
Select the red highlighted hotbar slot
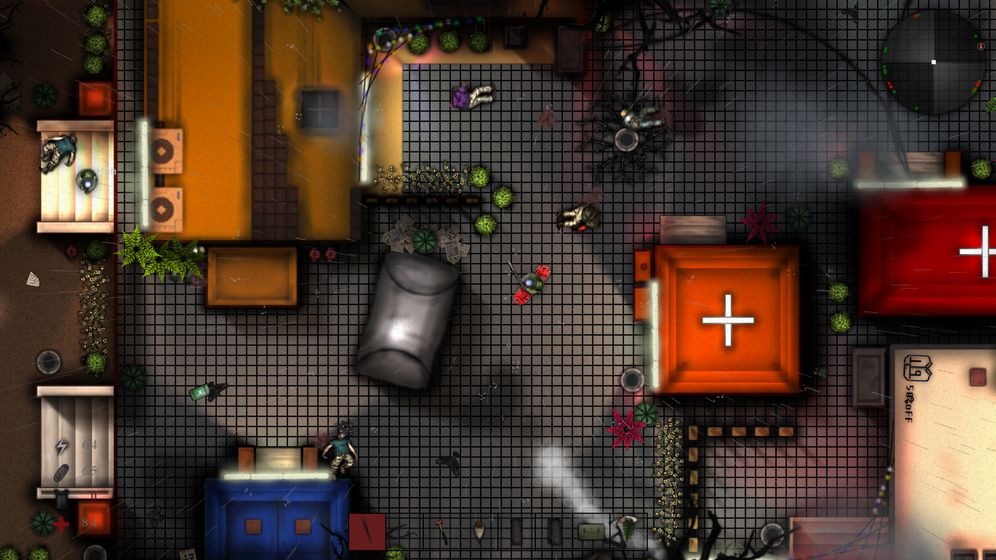coord(367,531)
